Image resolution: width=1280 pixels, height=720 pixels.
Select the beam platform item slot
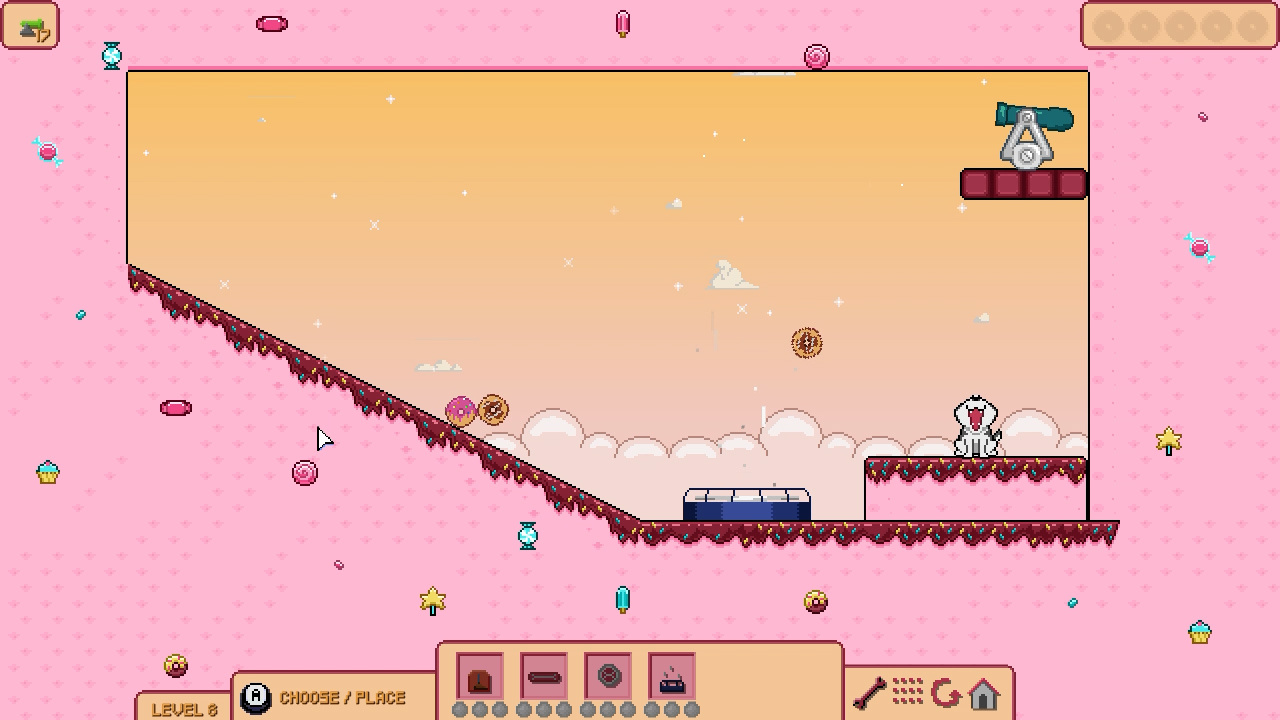tap(544, 678)
